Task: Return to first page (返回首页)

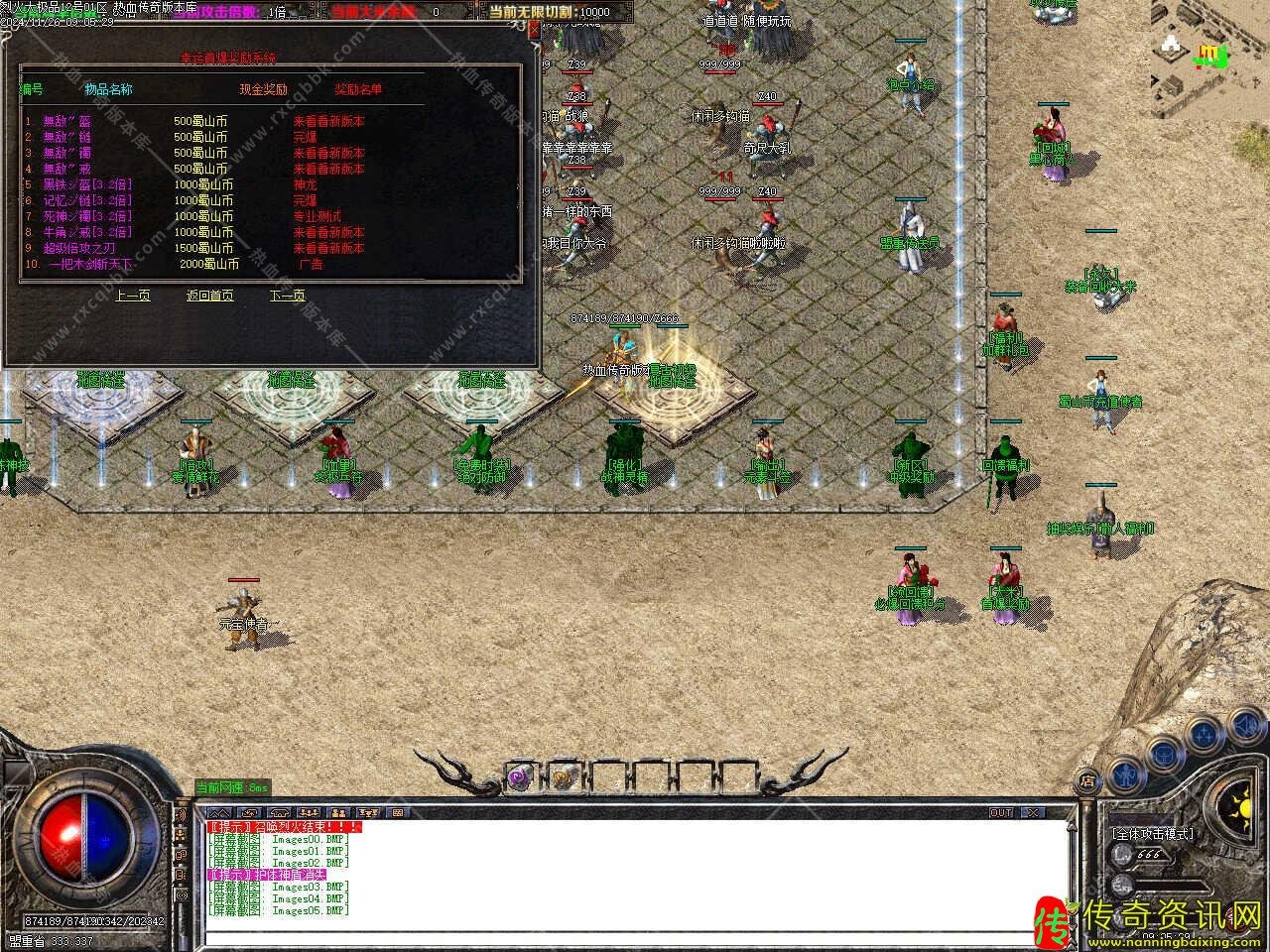Action: pyautogui.click(x=209, y=296)
